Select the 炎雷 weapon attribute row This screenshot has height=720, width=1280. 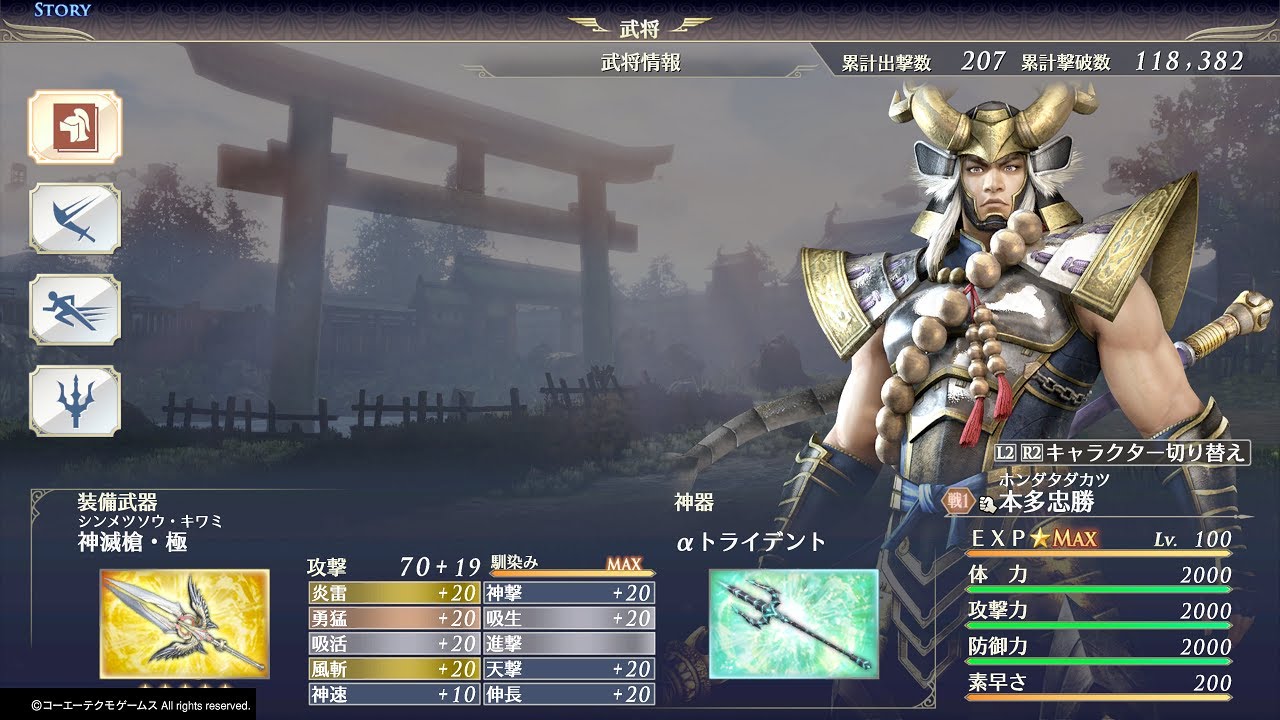tap(393, 593)
